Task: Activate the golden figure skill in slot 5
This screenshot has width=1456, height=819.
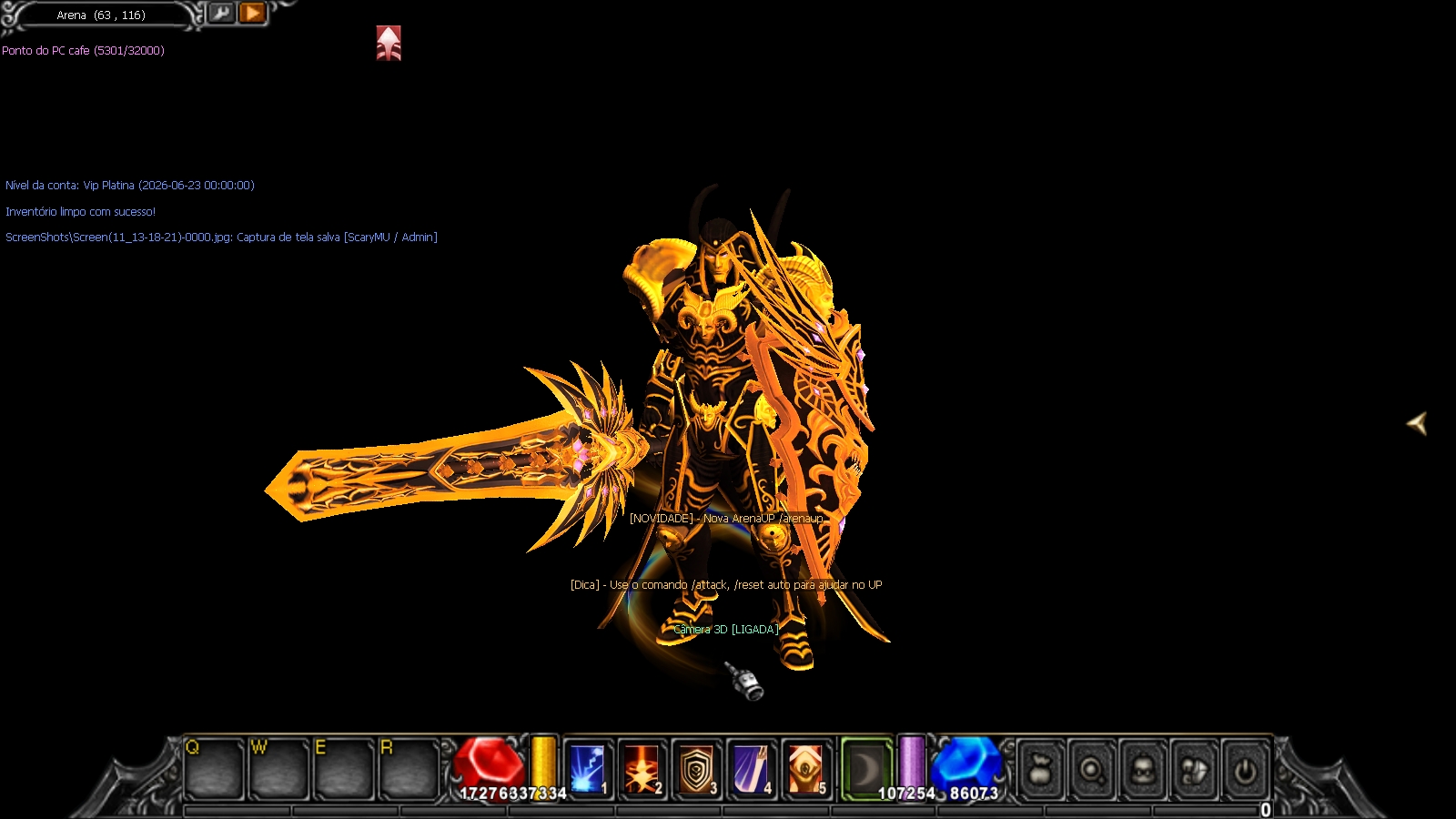Action: [x=805, y=769]
